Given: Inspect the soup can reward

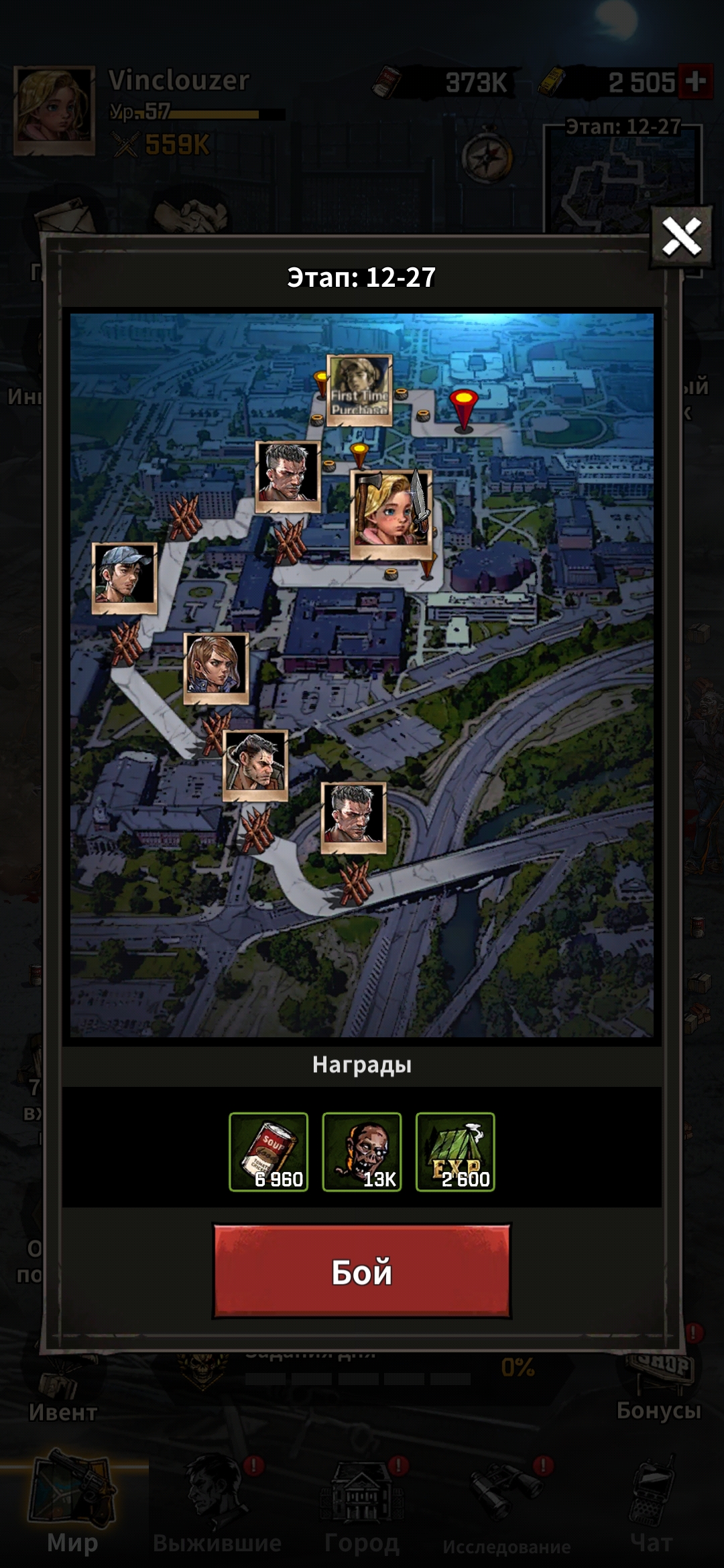Looking at the screenshot, I should click(268, 1152).
